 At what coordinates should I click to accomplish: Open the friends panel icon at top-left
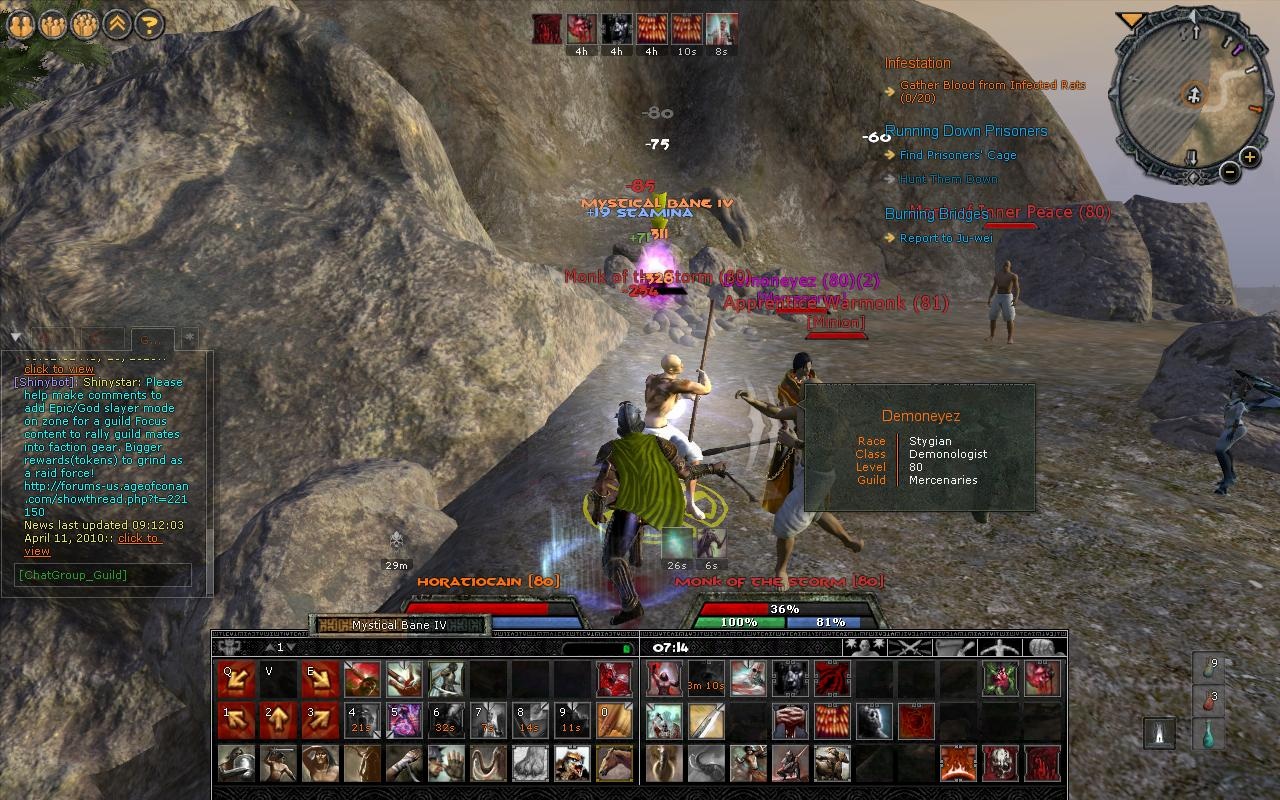tap(22, 22)
